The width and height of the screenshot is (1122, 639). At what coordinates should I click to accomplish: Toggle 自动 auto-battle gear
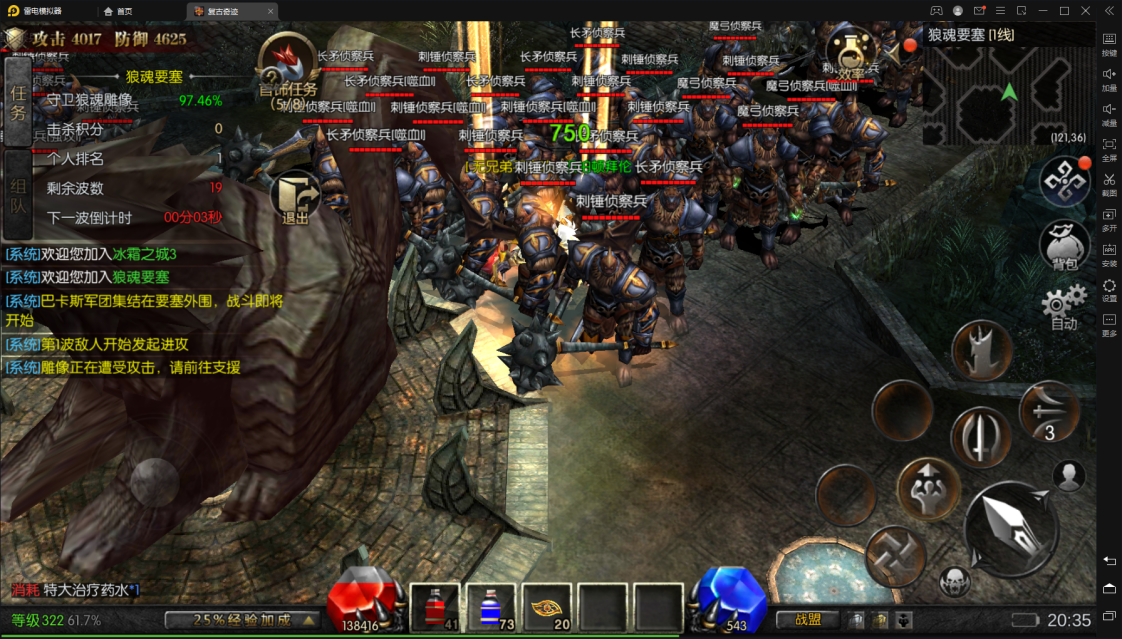pyautogui.click(x=1064, y=305)
